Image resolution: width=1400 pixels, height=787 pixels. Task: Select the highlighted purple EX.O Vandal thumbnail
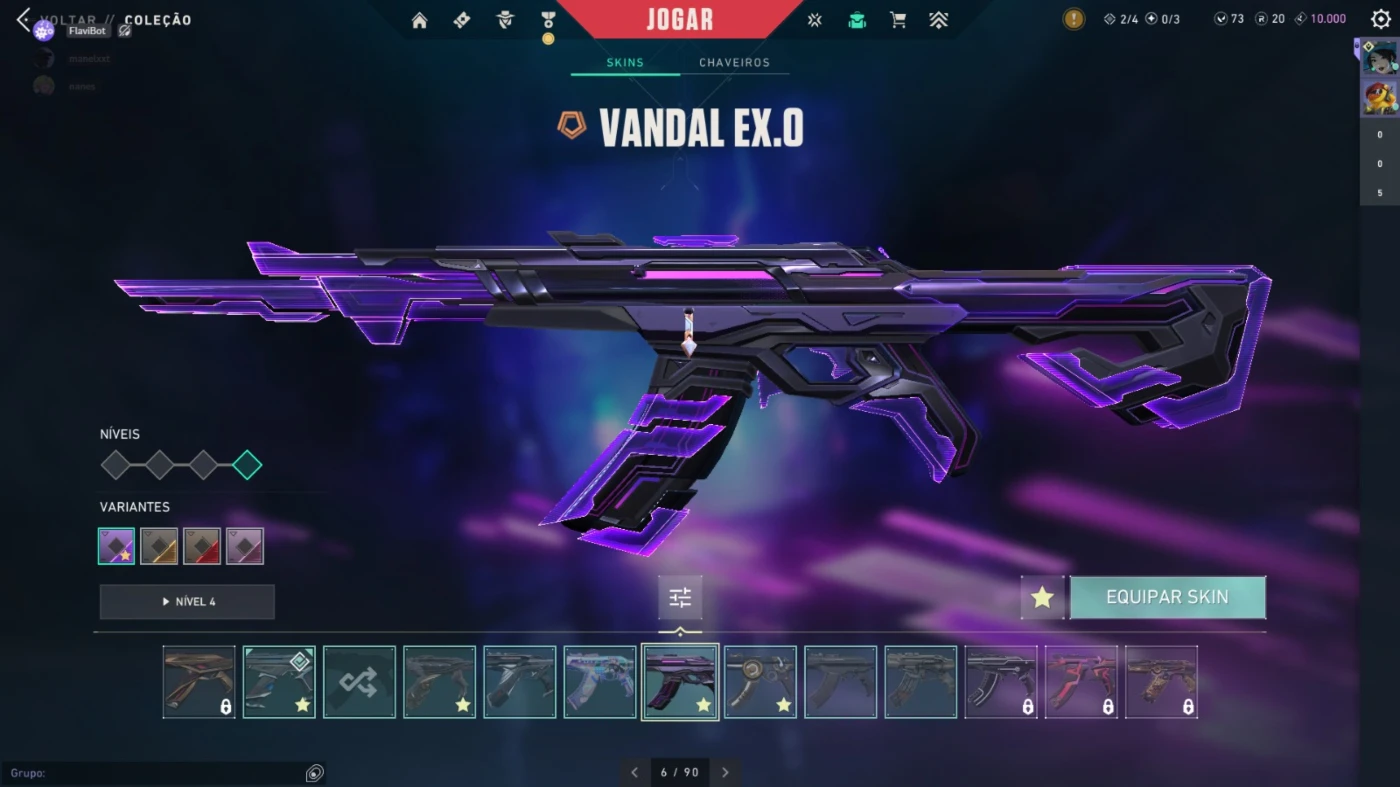(x=680, y=682)
